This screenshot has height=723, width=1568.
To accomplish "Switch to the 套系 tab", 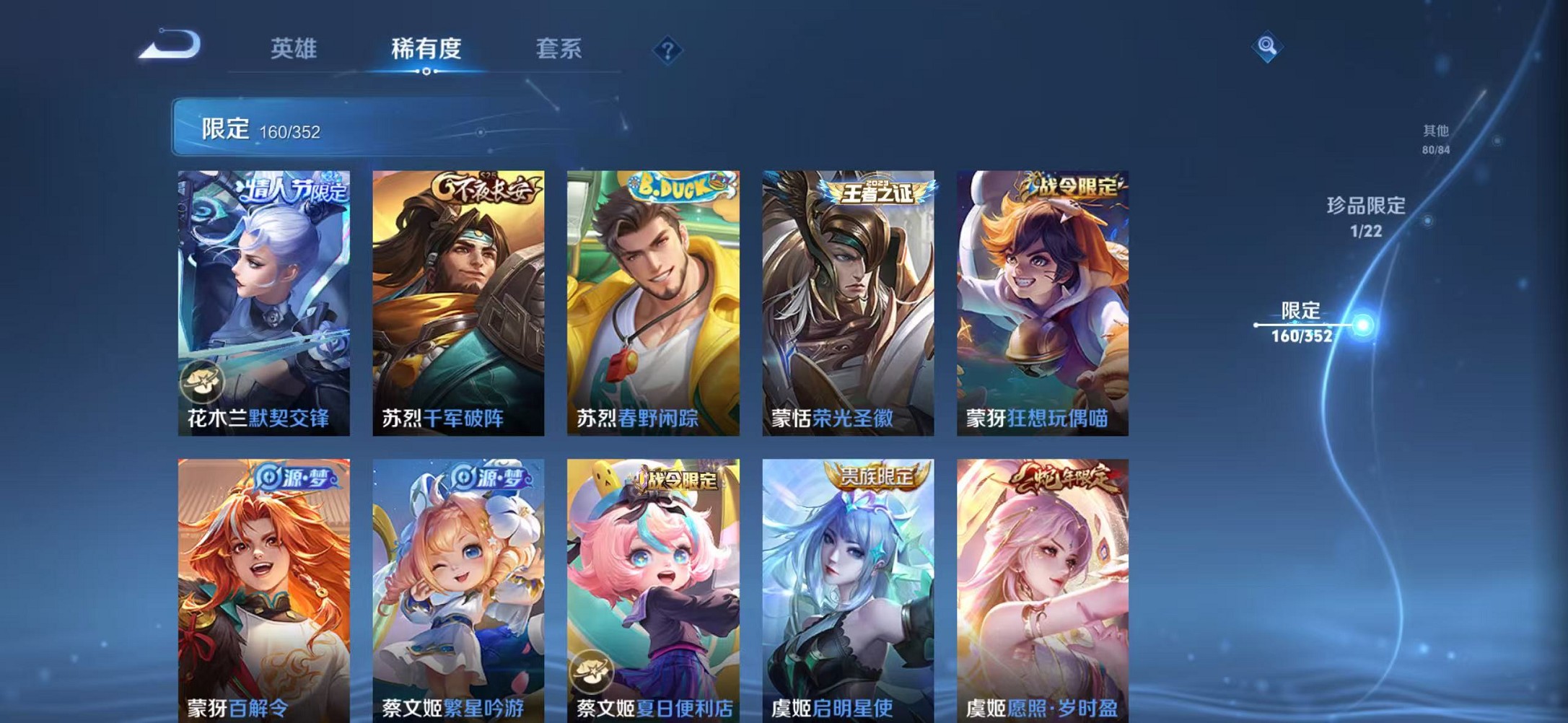I will click(558, 48).
